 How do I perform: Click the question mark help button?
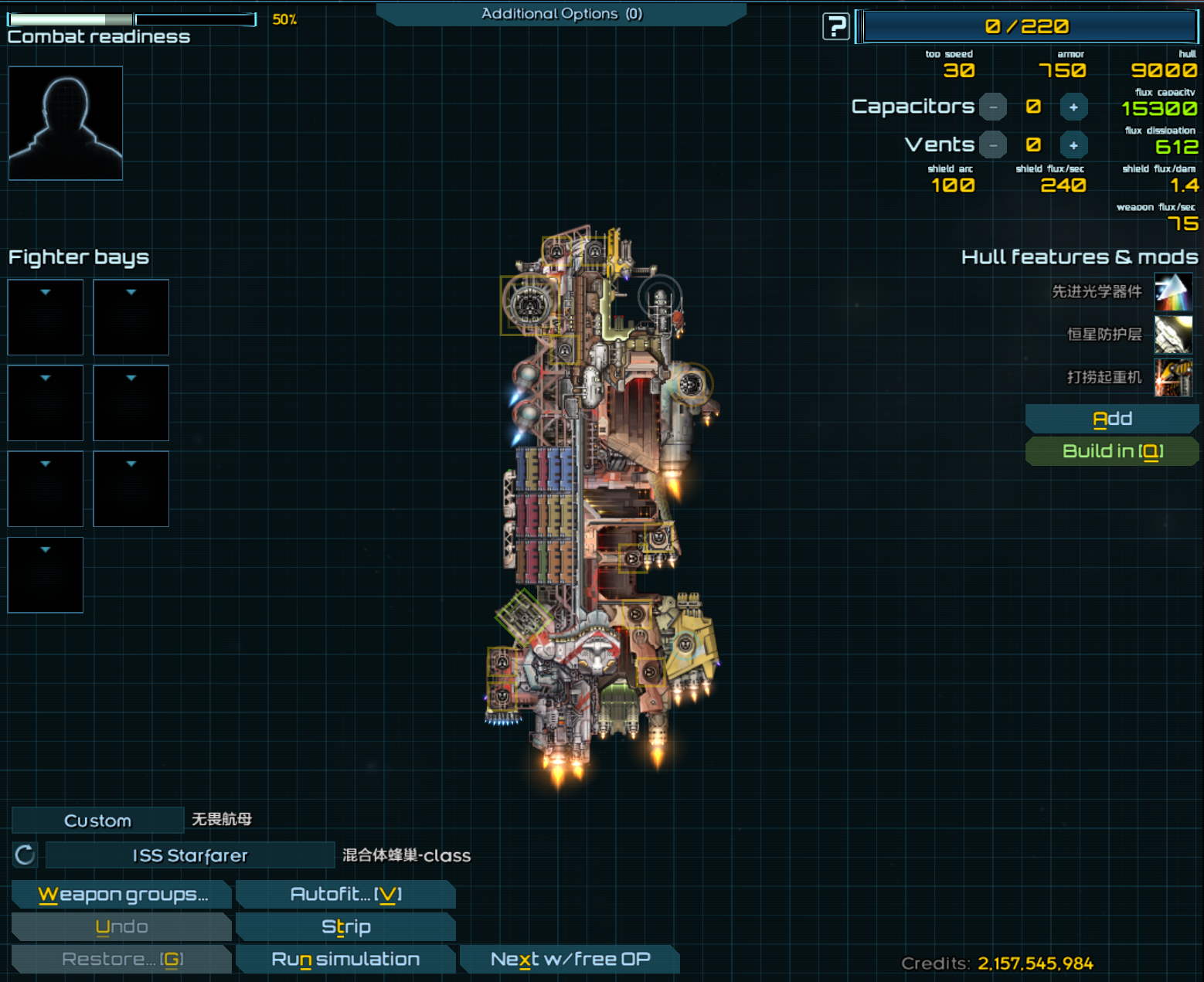(835, 27)
